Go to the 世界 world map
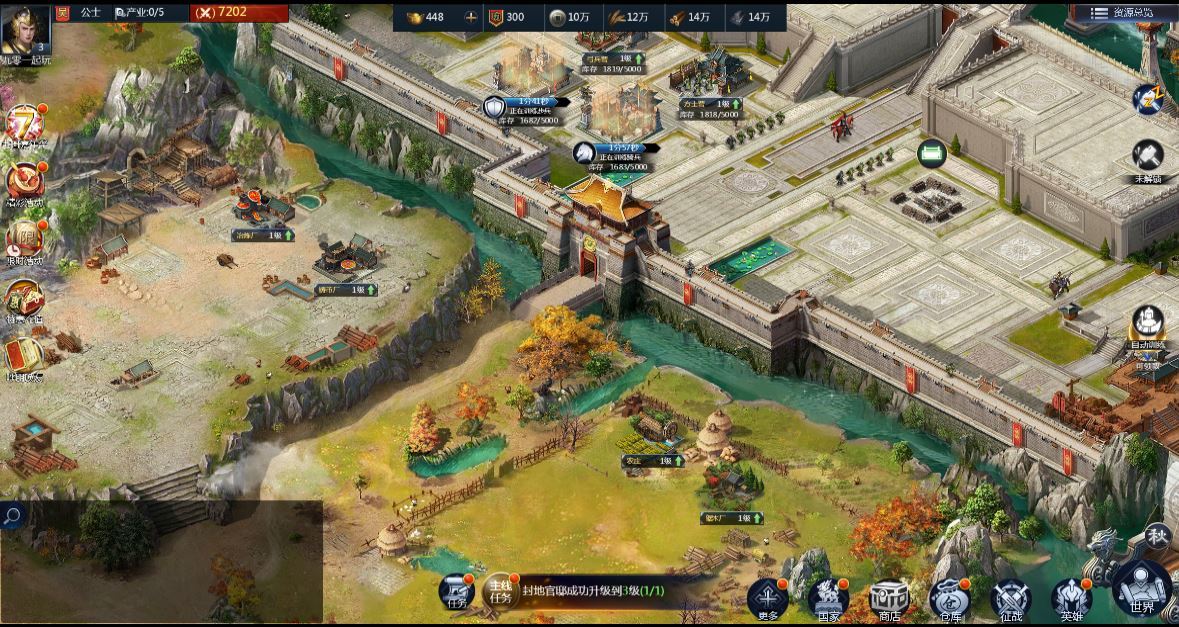 point(1142,588)
